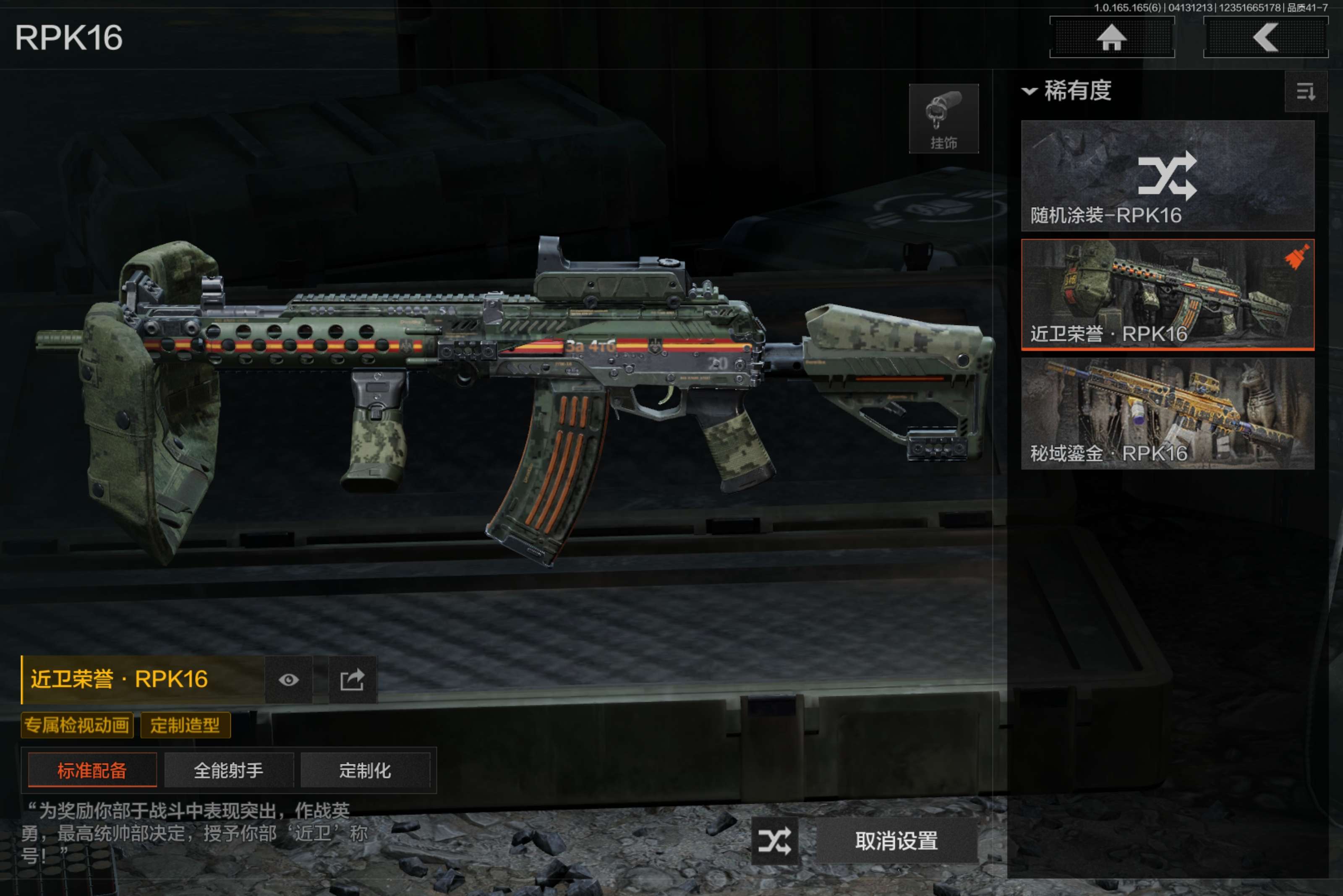Switch to the 全能射手 tab
This screenshot has width=1343, height=896.
click(229, 770)
